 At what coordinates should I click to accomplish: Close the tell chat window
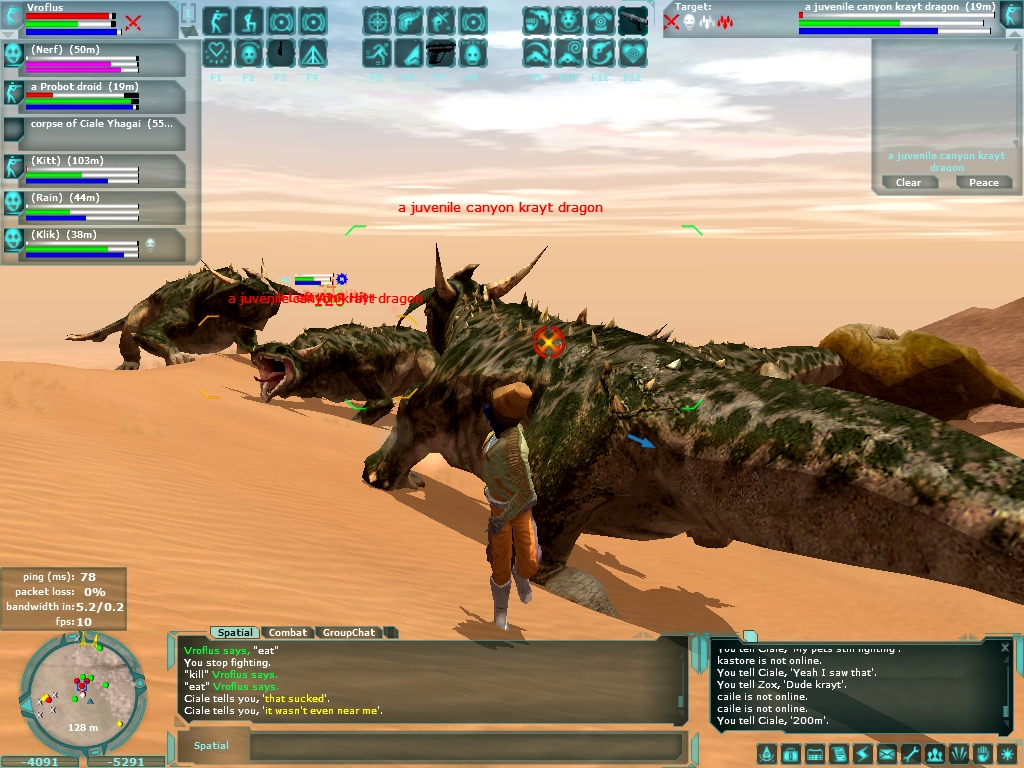(1005, 647)
